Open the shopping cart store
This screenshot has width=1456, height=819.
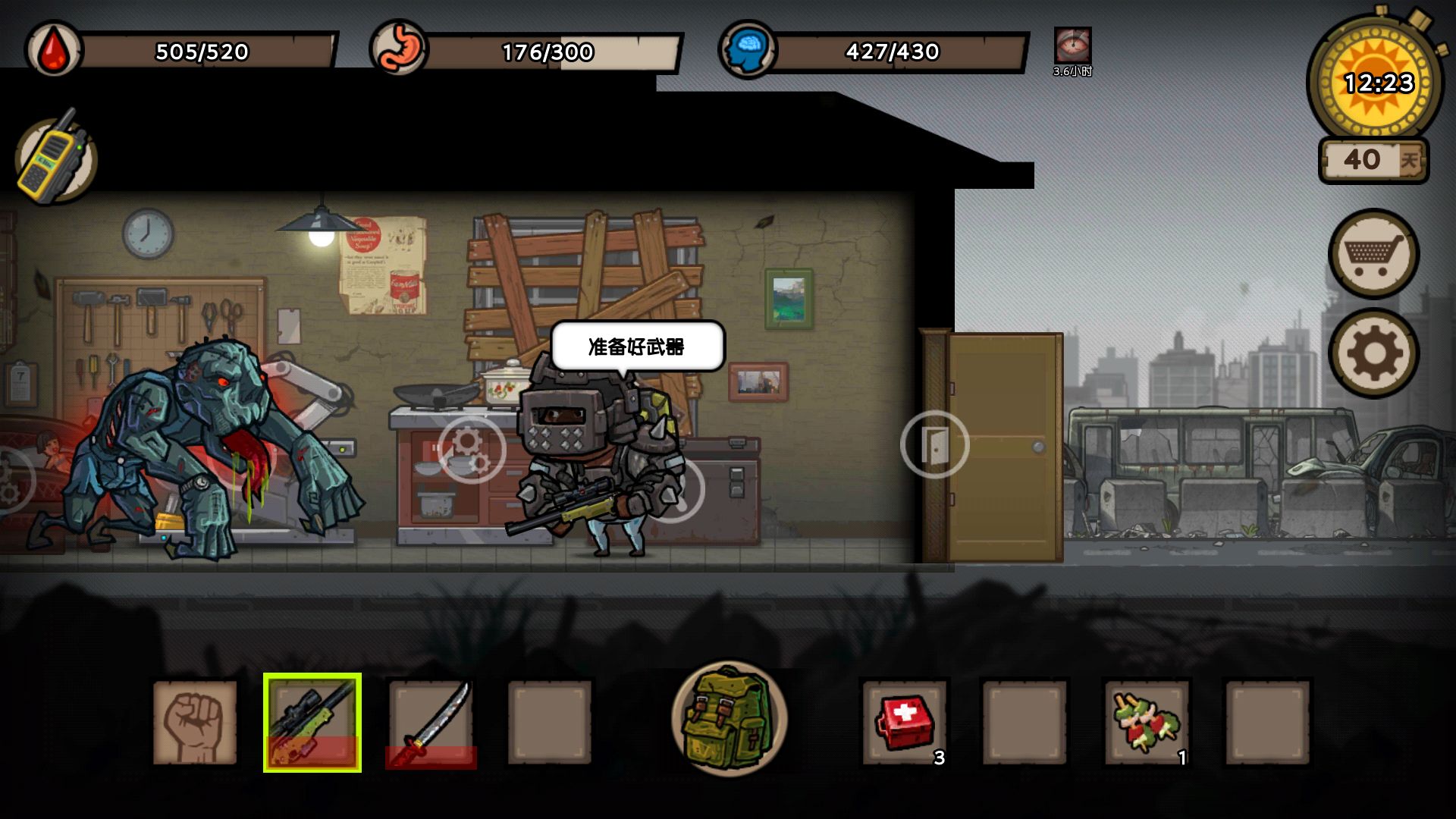point(1373,254)
